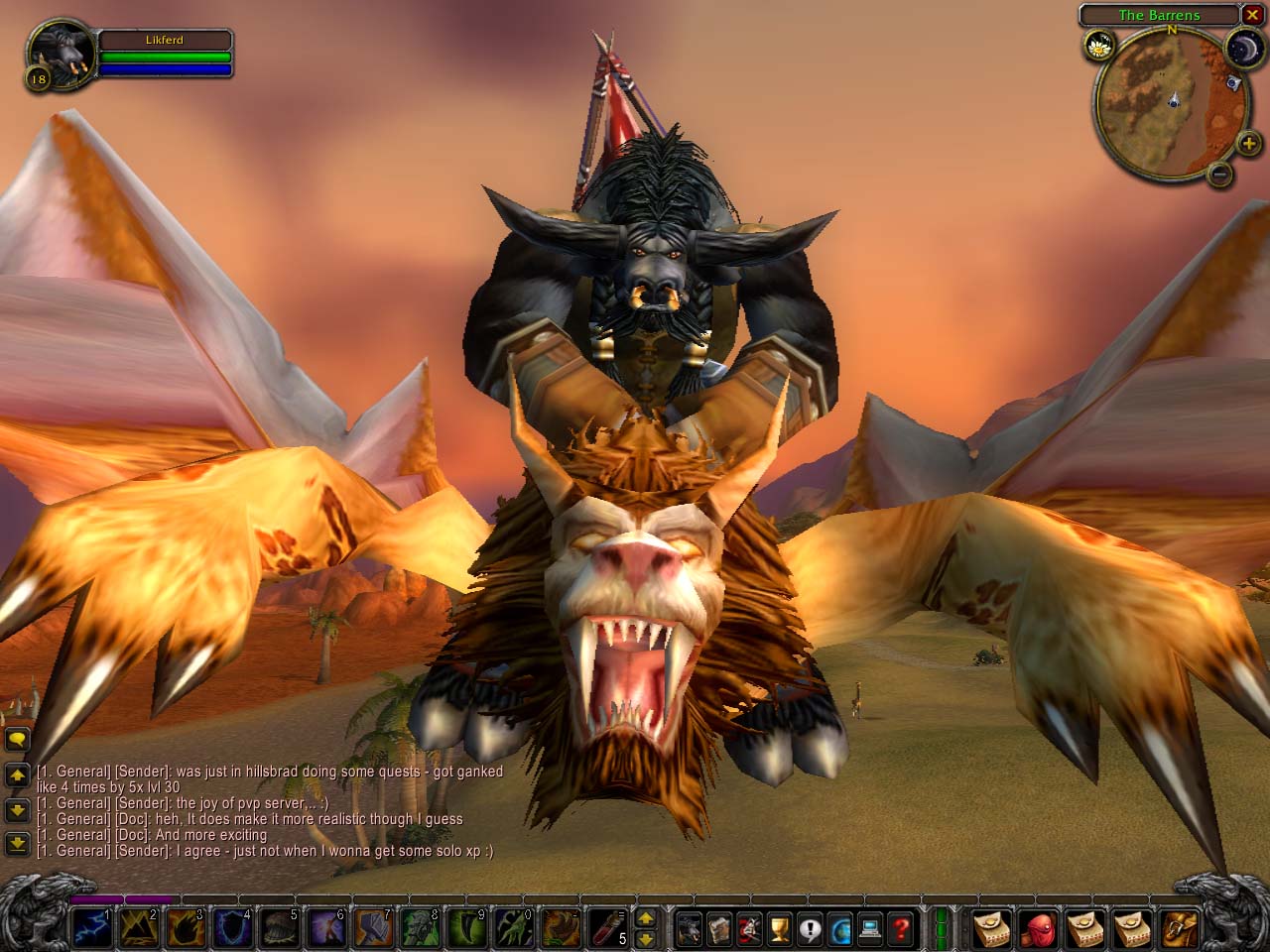The image size is (1270, 952).
Task: Open the red question mark help button
Action: click(900, 929)
